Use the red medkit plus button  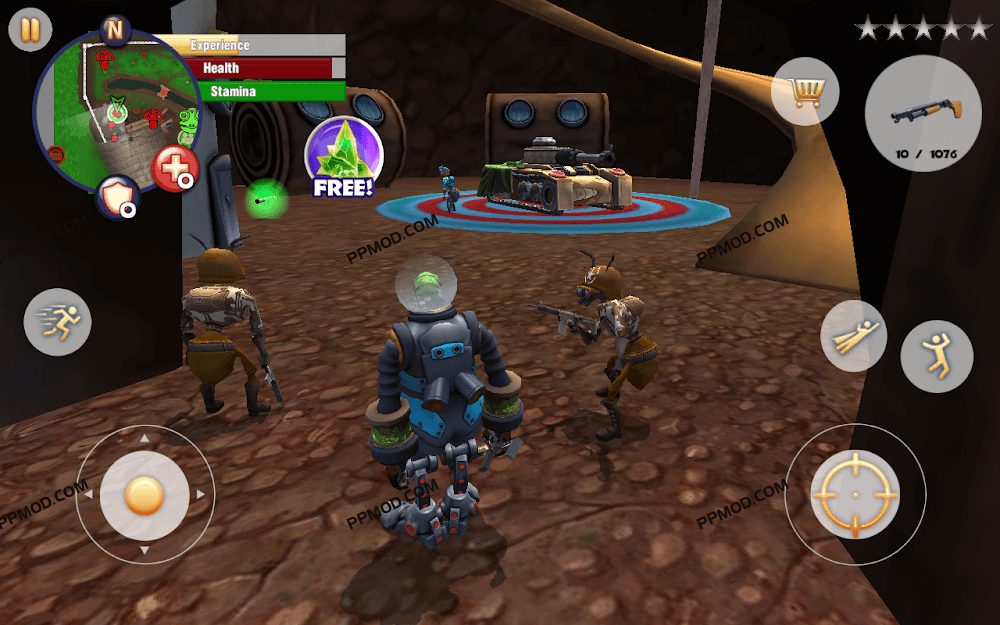coord(175,168)
